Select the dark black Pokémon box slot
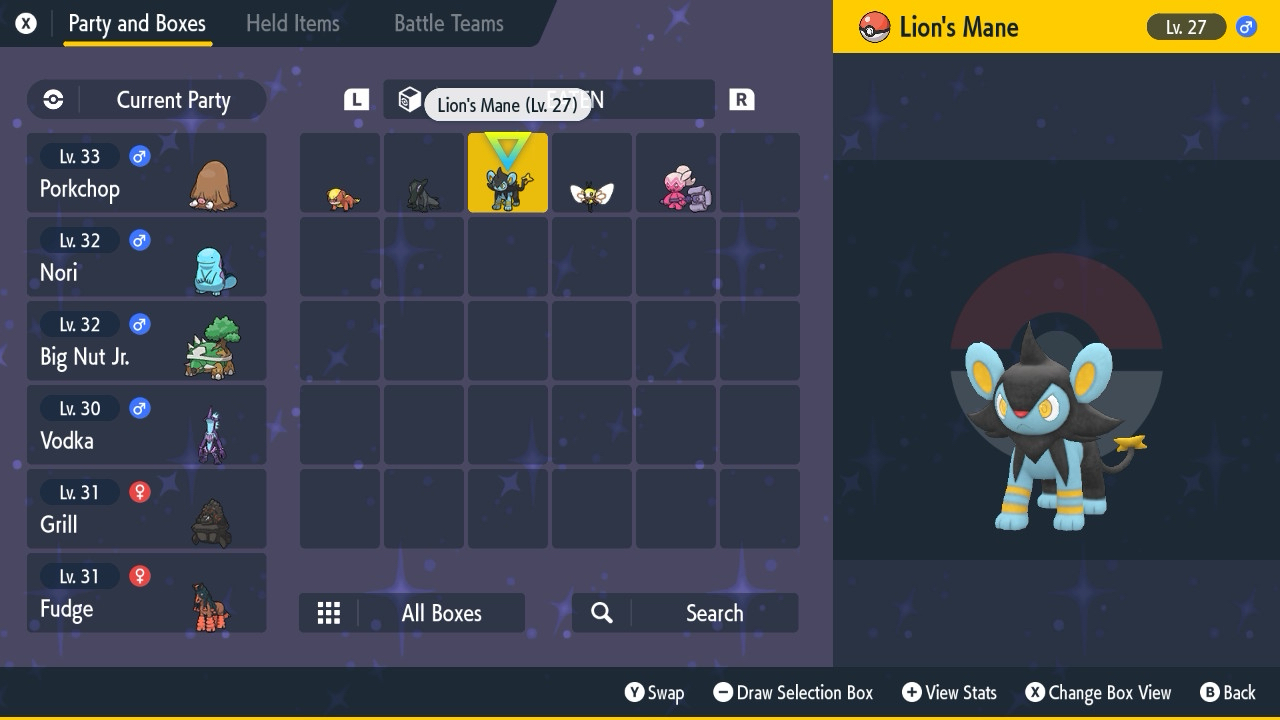The image size is (1280, 720). (424, 173)
